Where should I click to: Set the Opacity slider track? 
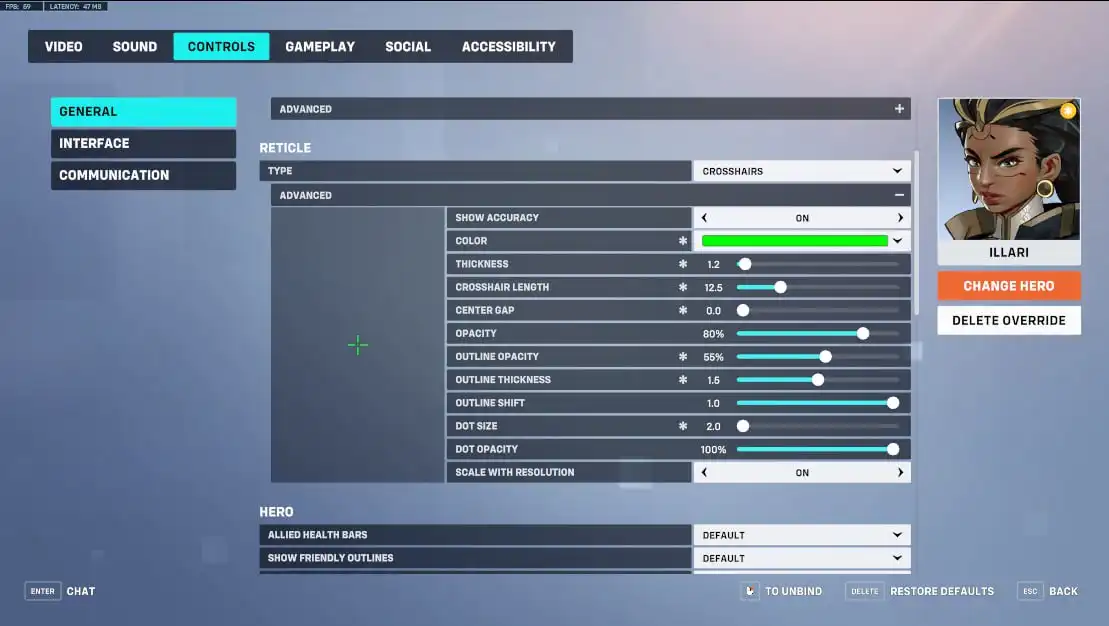tap(817, 334)
